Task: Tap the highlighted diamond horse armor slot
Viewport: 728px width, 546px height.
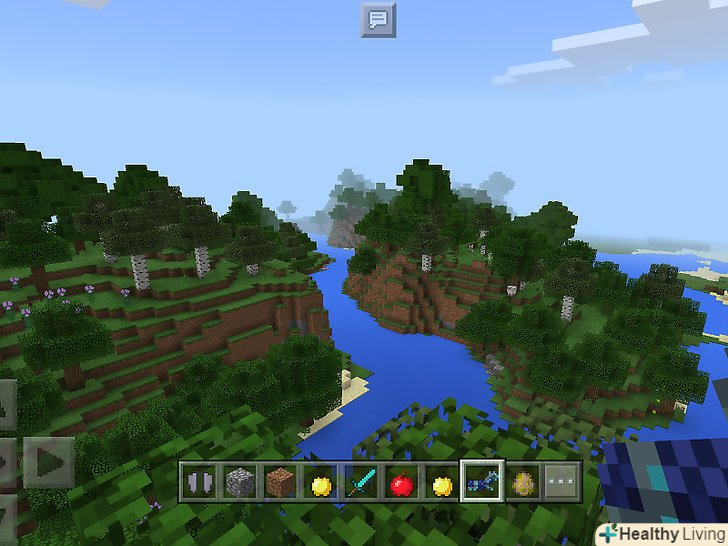Action: click(x=481, y=484)
